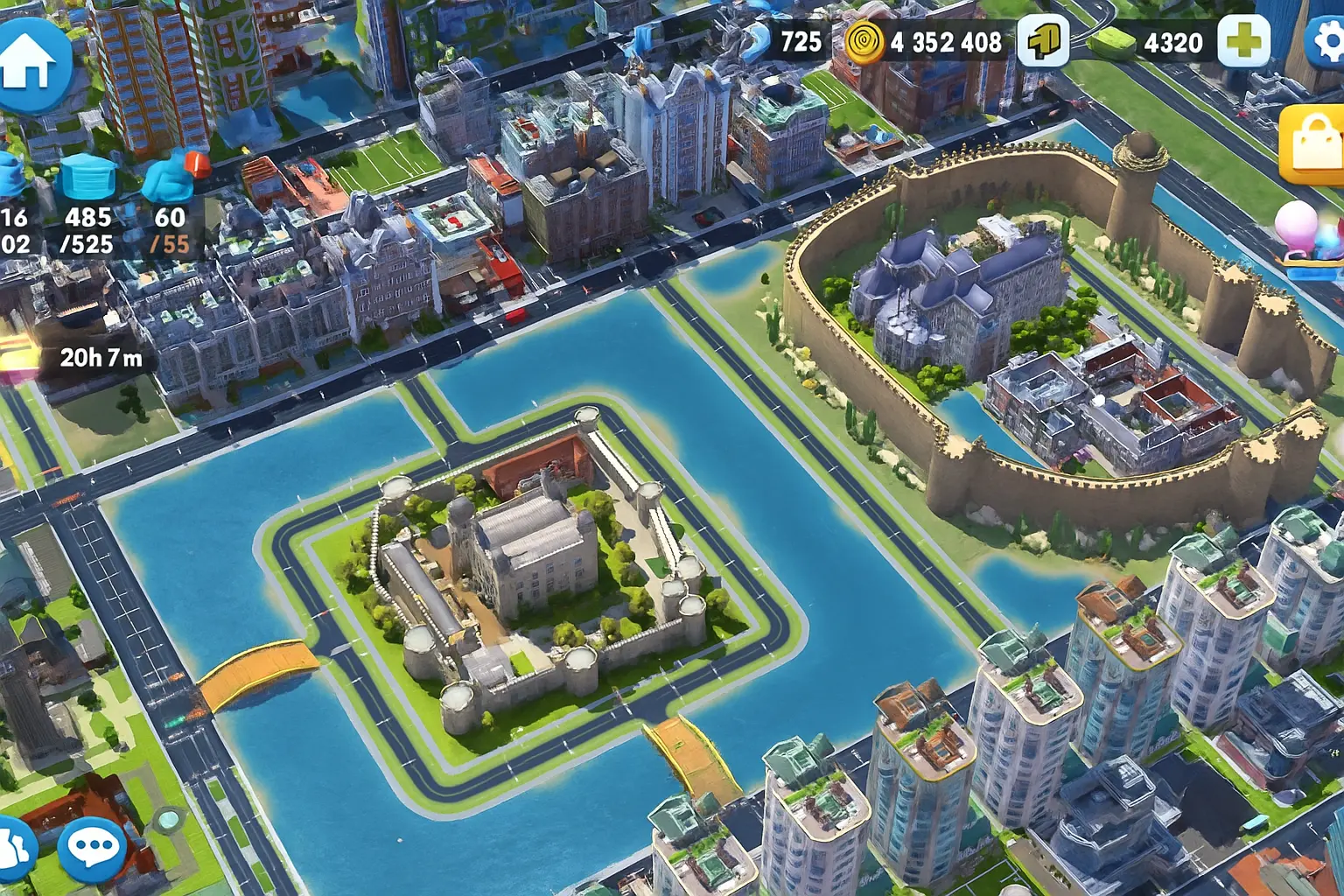Click the green SimCash icon showing 4320
The height and width of the screenshot is (896, 1344).
point(1113,41)
